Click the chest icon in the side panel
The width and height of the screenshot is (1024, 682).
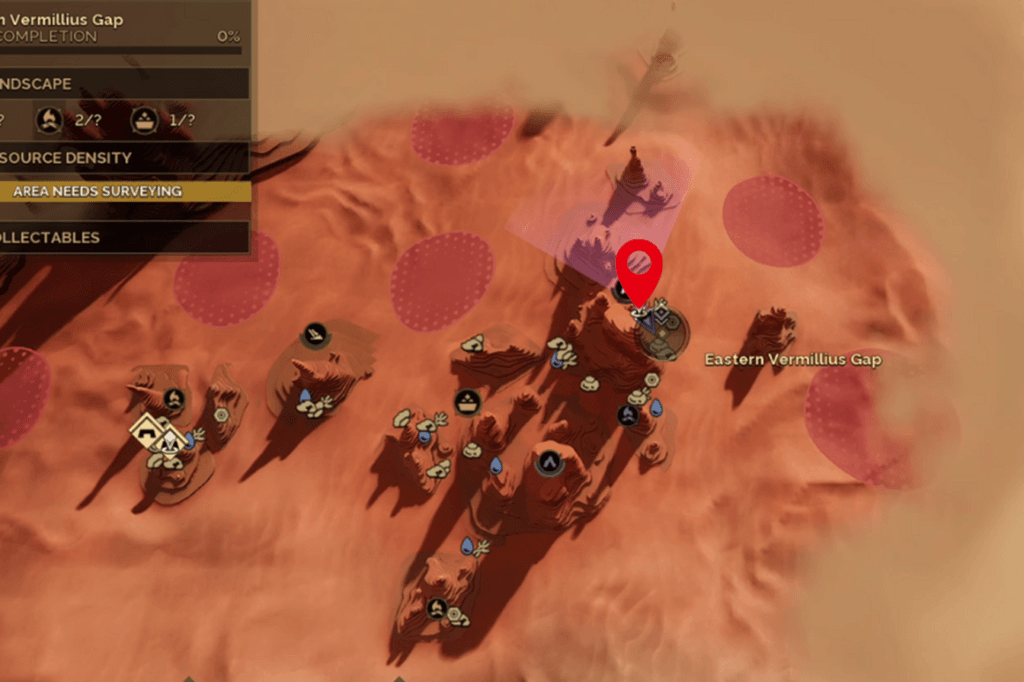point(145,121)
